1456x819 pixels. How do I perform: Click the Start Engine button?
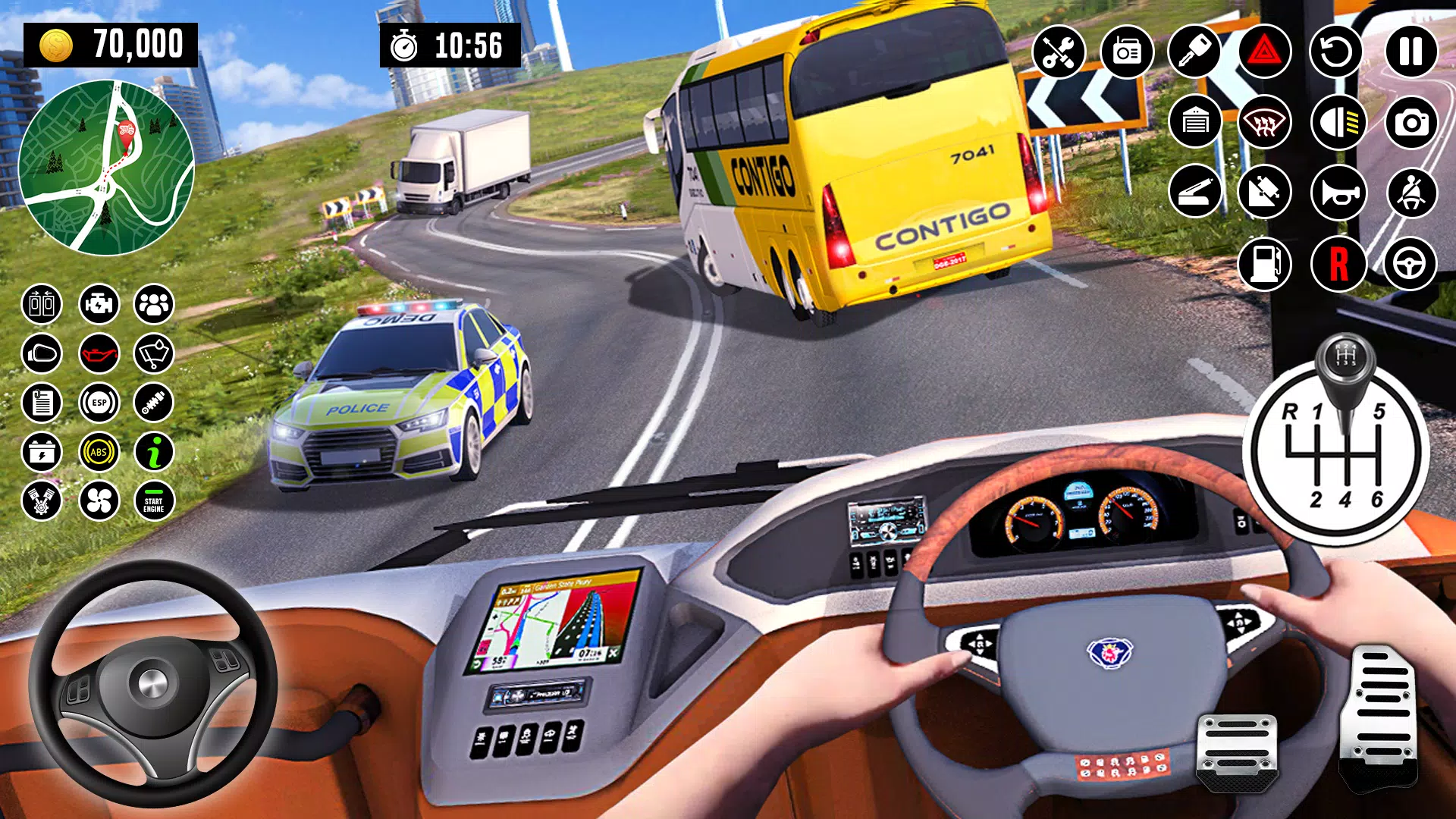click(154, 501)
